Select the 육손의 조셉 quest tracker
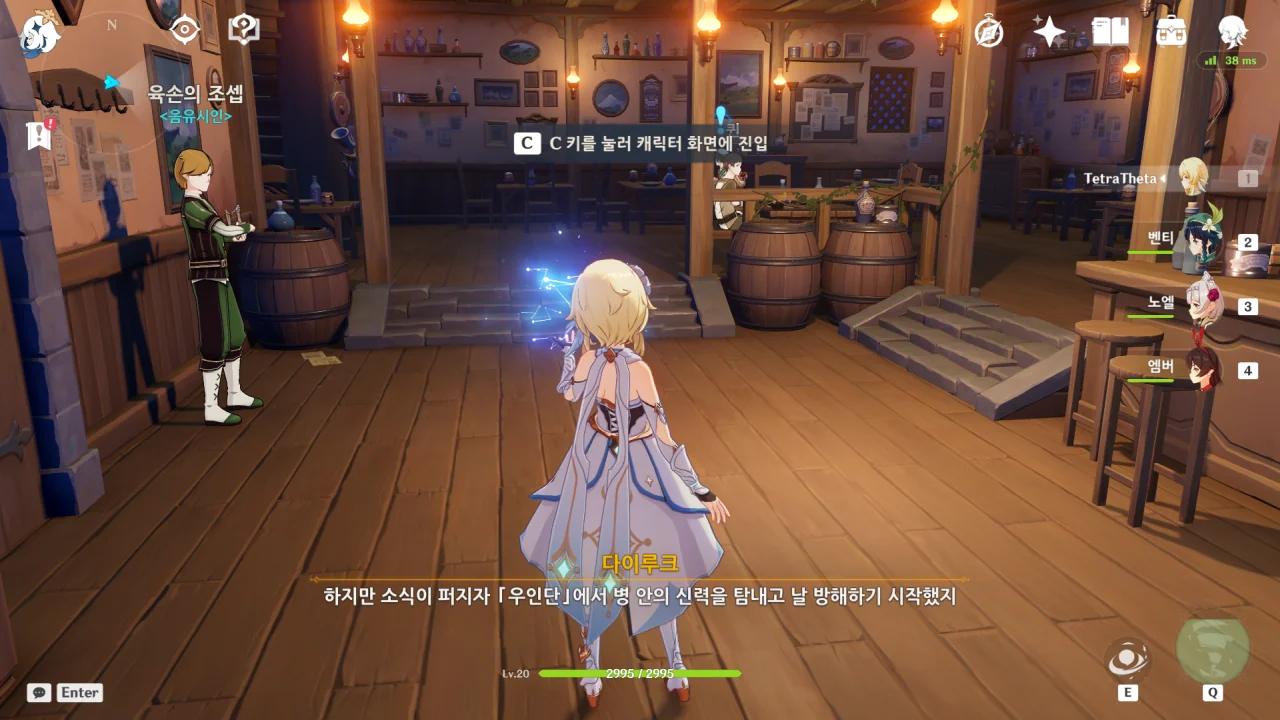This screenshot has height=720, width=1280. [195, 95]
